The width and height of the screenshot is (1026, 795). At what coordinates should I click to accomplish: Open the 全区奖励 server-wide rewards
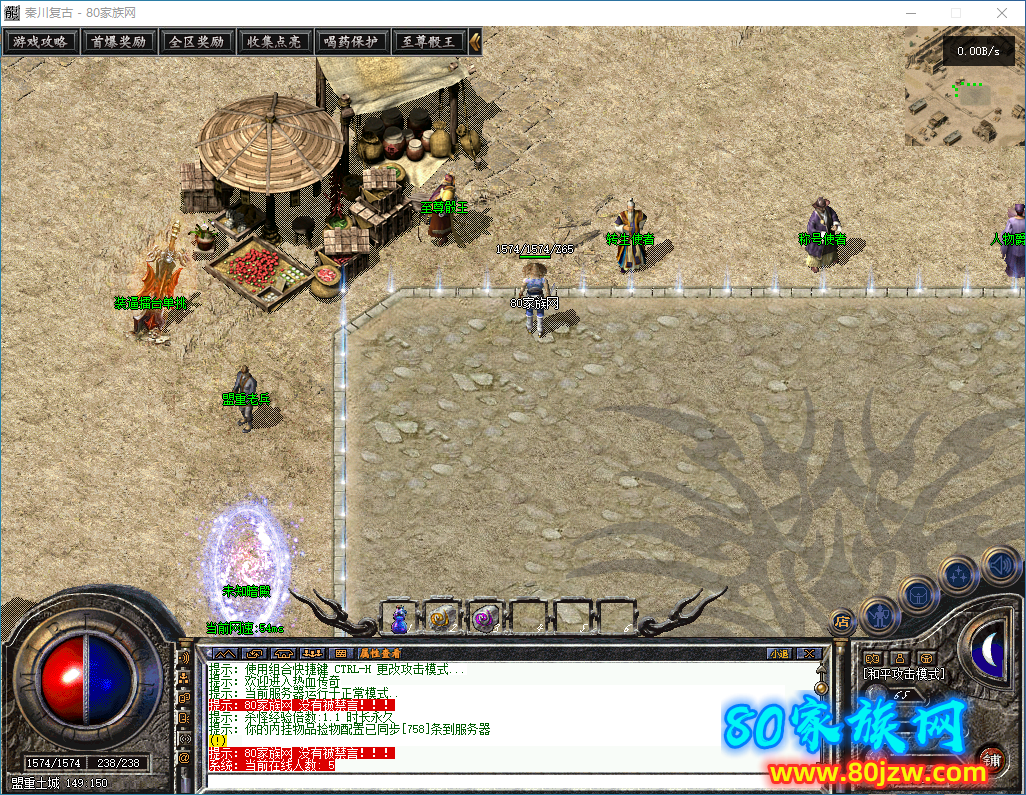click(x=196, y=42)
